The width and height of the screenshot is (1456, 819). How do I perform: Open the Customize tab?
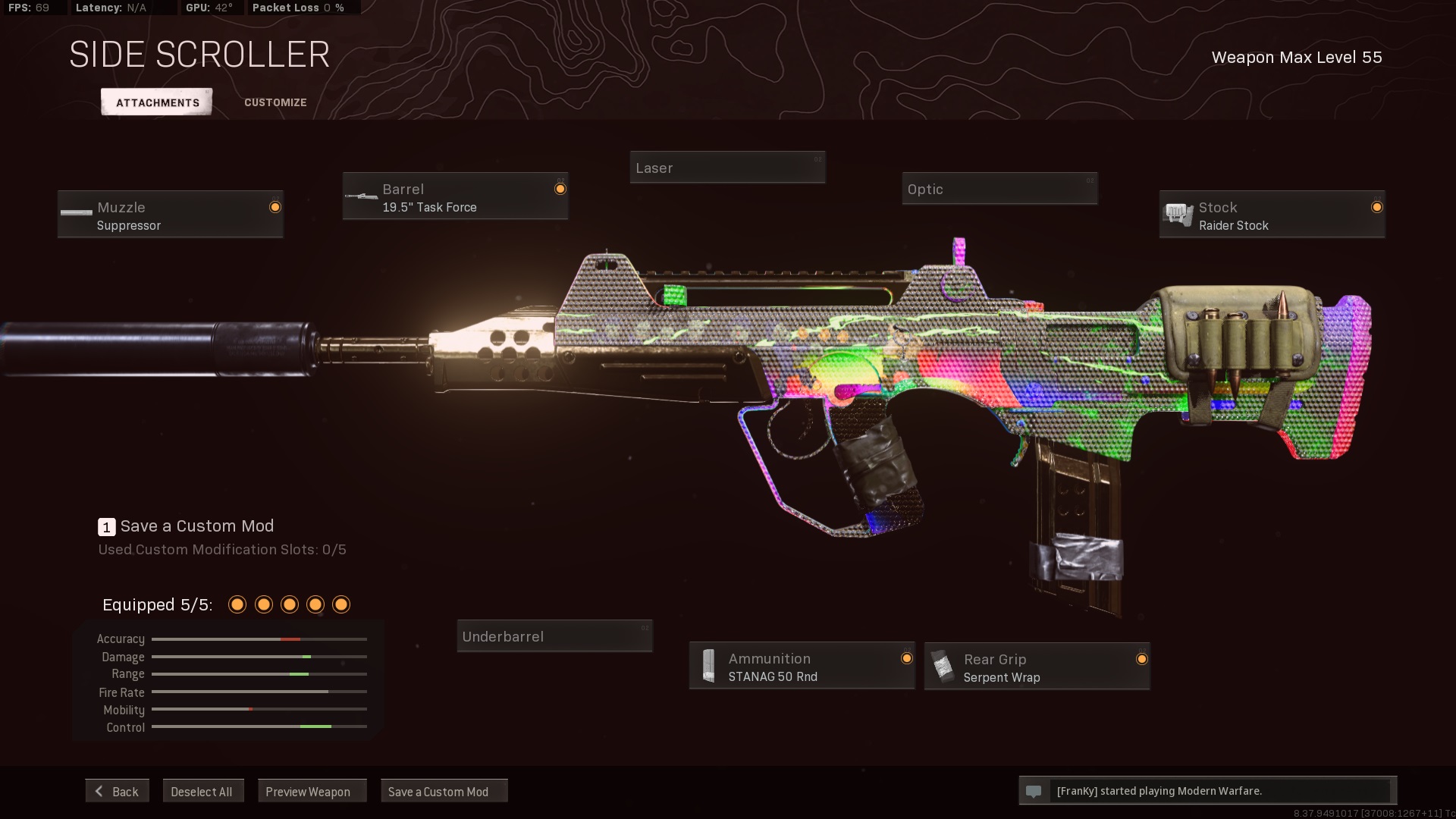275,102
